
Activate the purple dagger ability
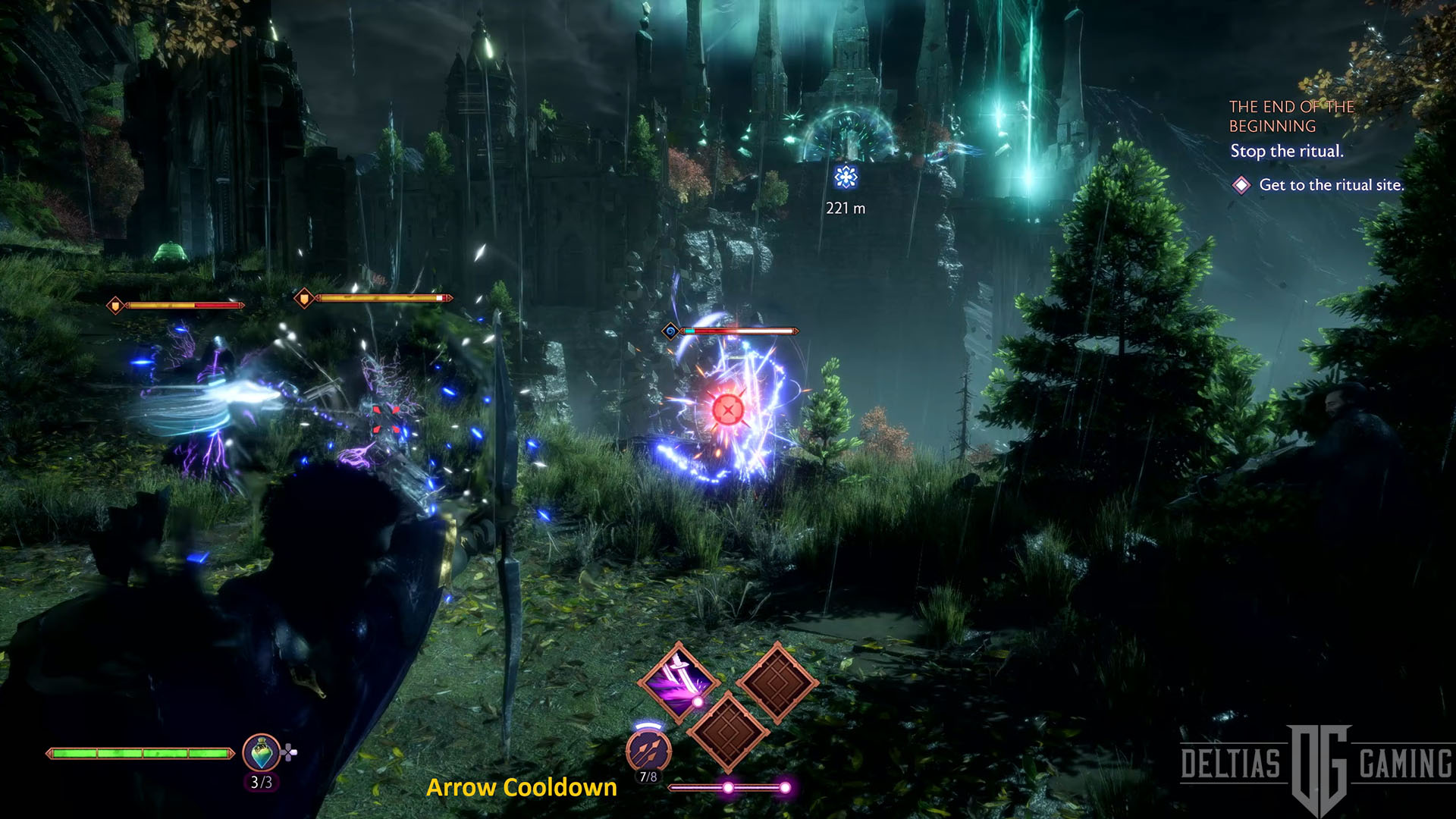tap(678, 680)
